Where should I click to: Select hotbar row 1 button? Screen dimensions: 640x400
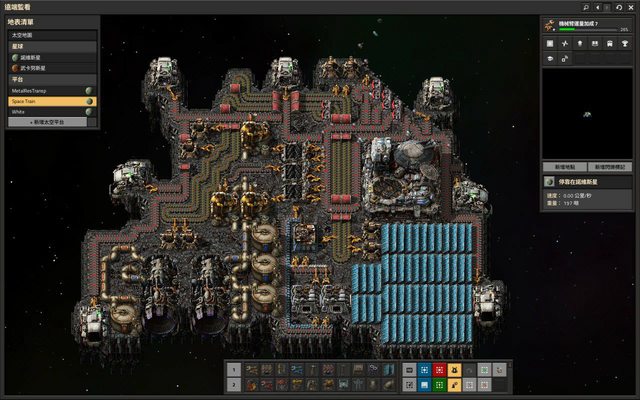233,368
